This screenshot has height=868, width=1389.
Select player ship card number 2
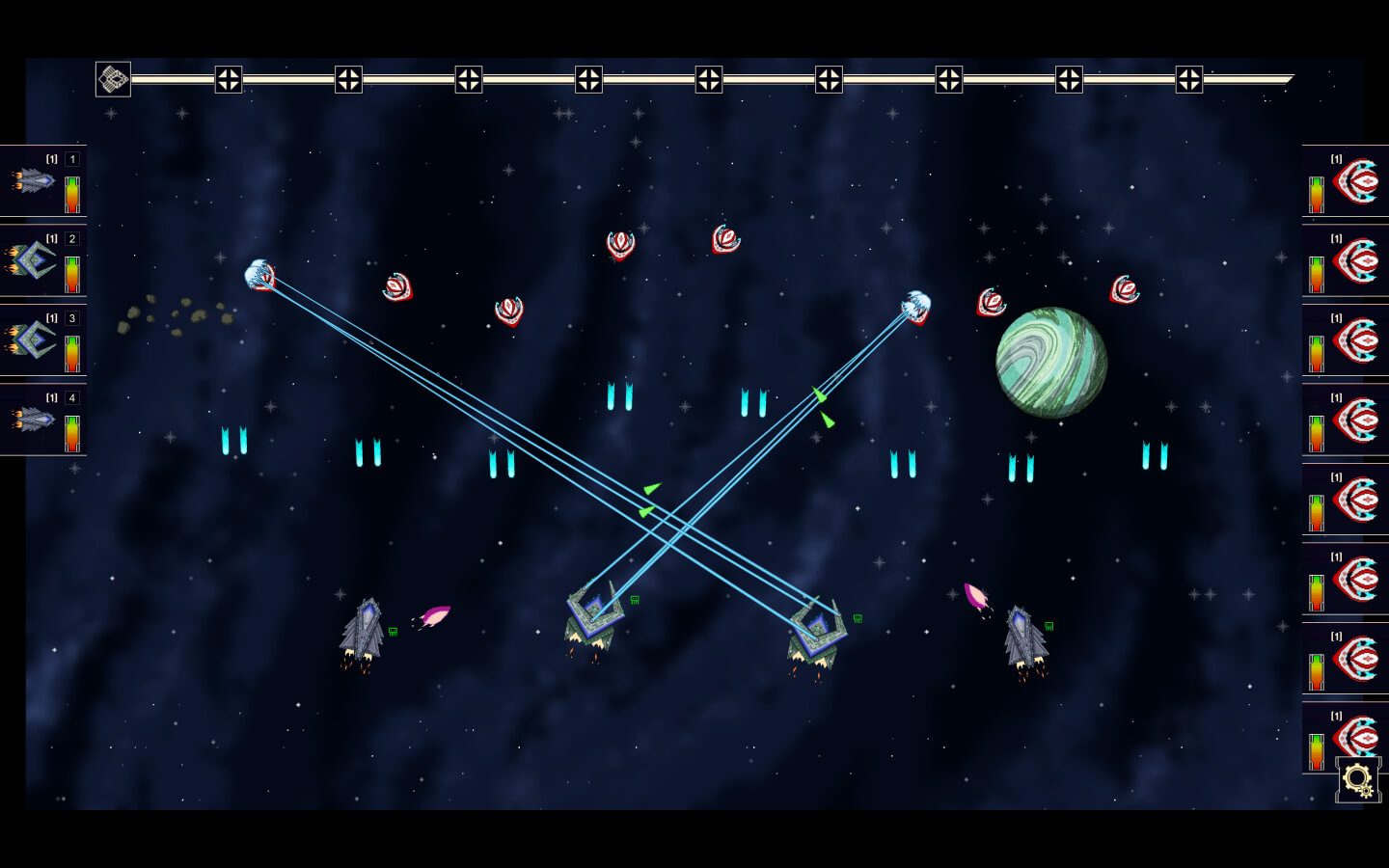click(42, 260)
